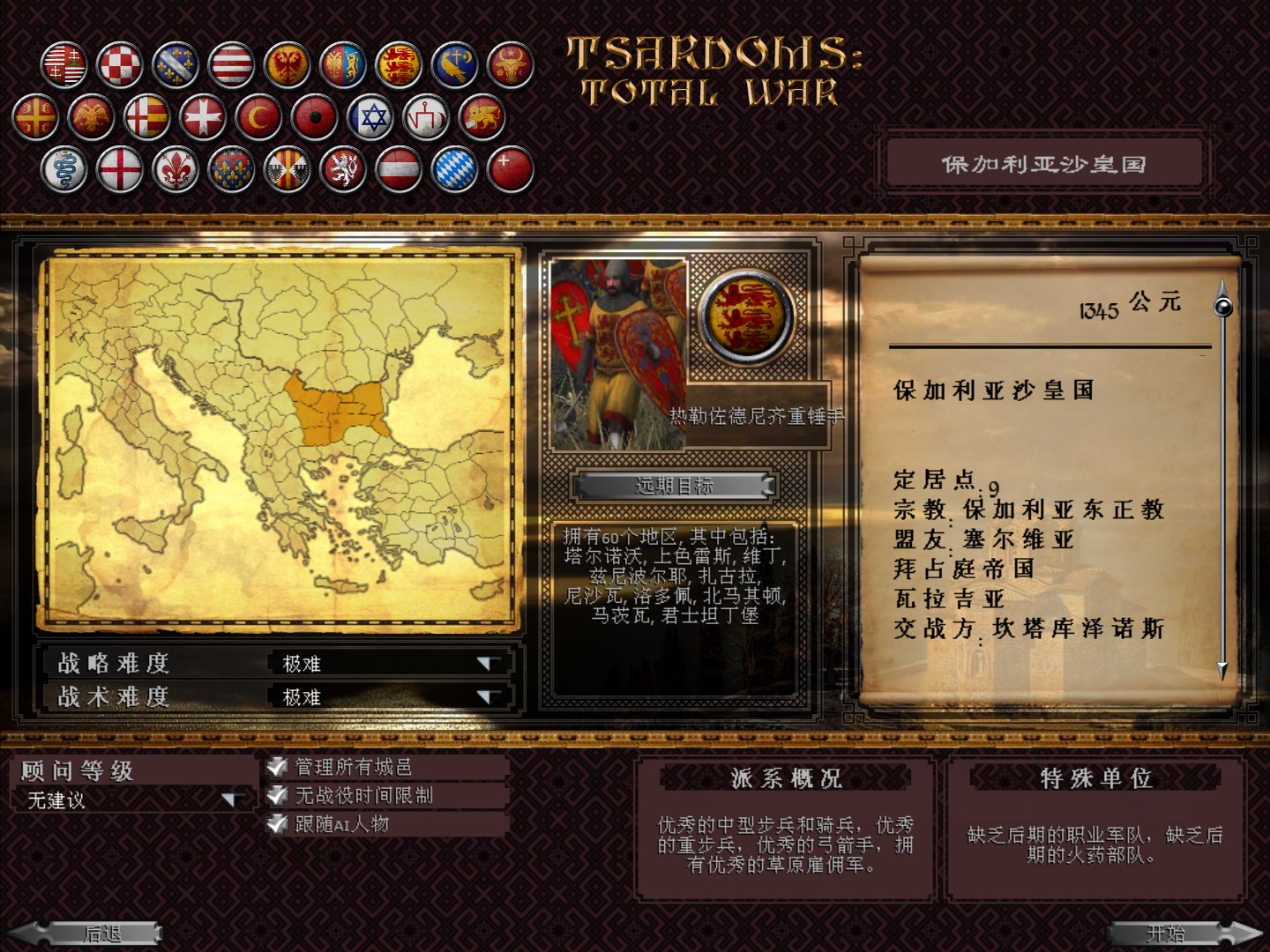Click the 热勒佐德尼齐重锤手 unit portrait
The height and width of the screenshot is (952, 1270).
click(x=617, y=353)
